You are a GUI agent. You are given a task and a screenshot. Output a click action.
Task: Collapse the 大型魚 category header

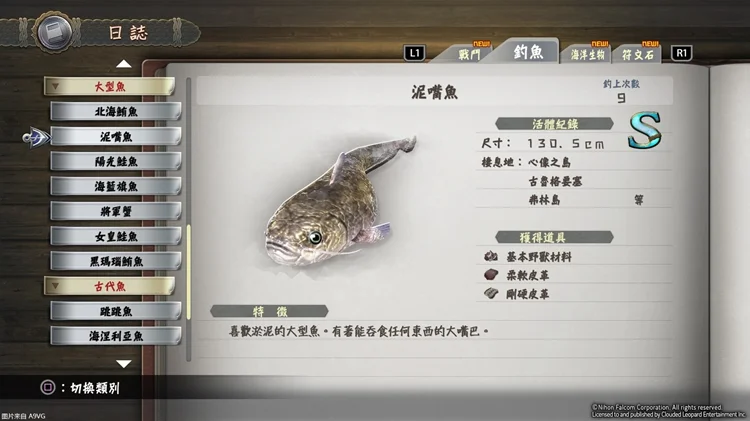(112, 86)
